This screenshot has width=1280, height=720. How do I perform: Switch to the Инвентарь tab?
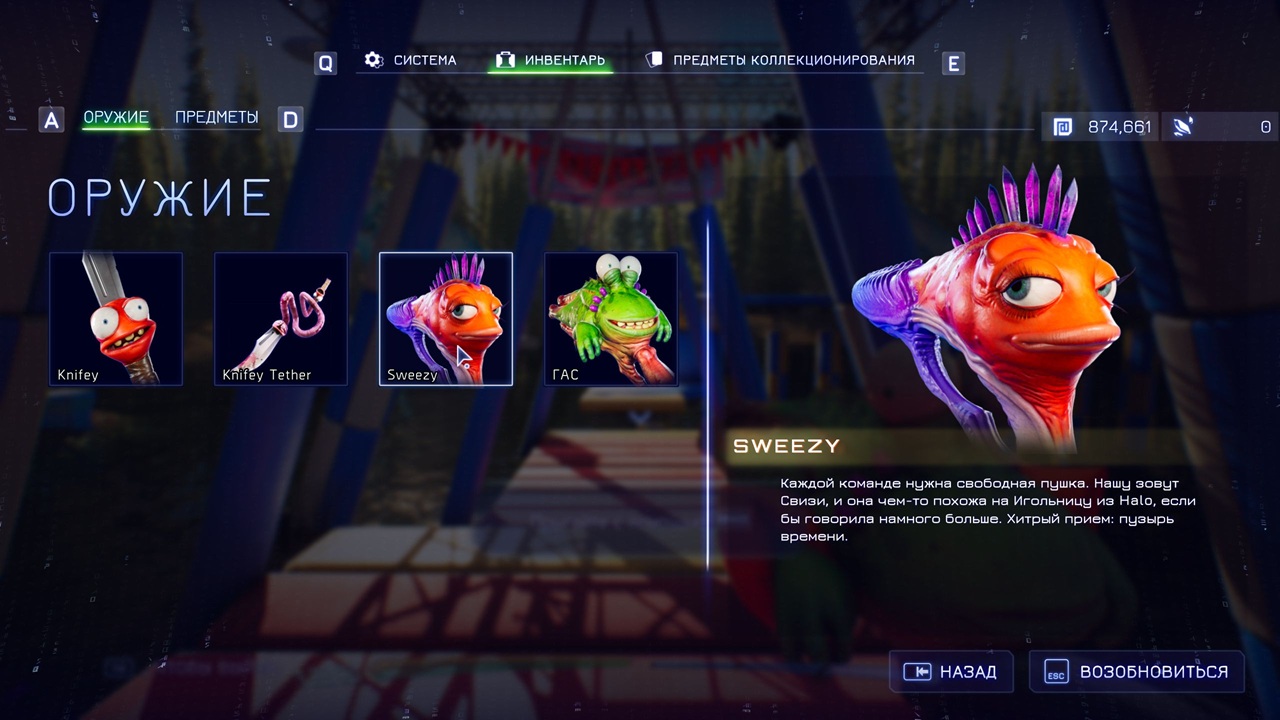(551, 60)
